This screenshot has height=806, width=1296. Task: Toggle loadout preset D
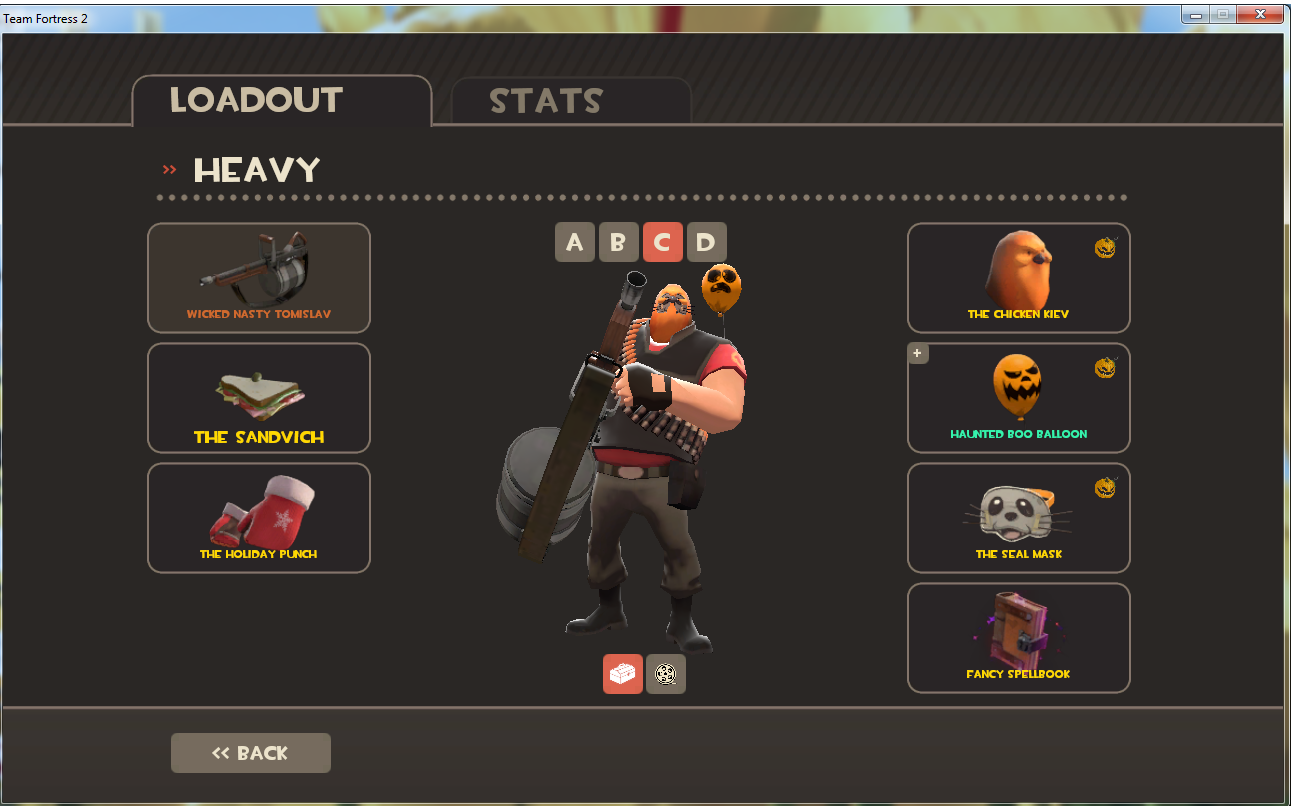coord(706,241)
